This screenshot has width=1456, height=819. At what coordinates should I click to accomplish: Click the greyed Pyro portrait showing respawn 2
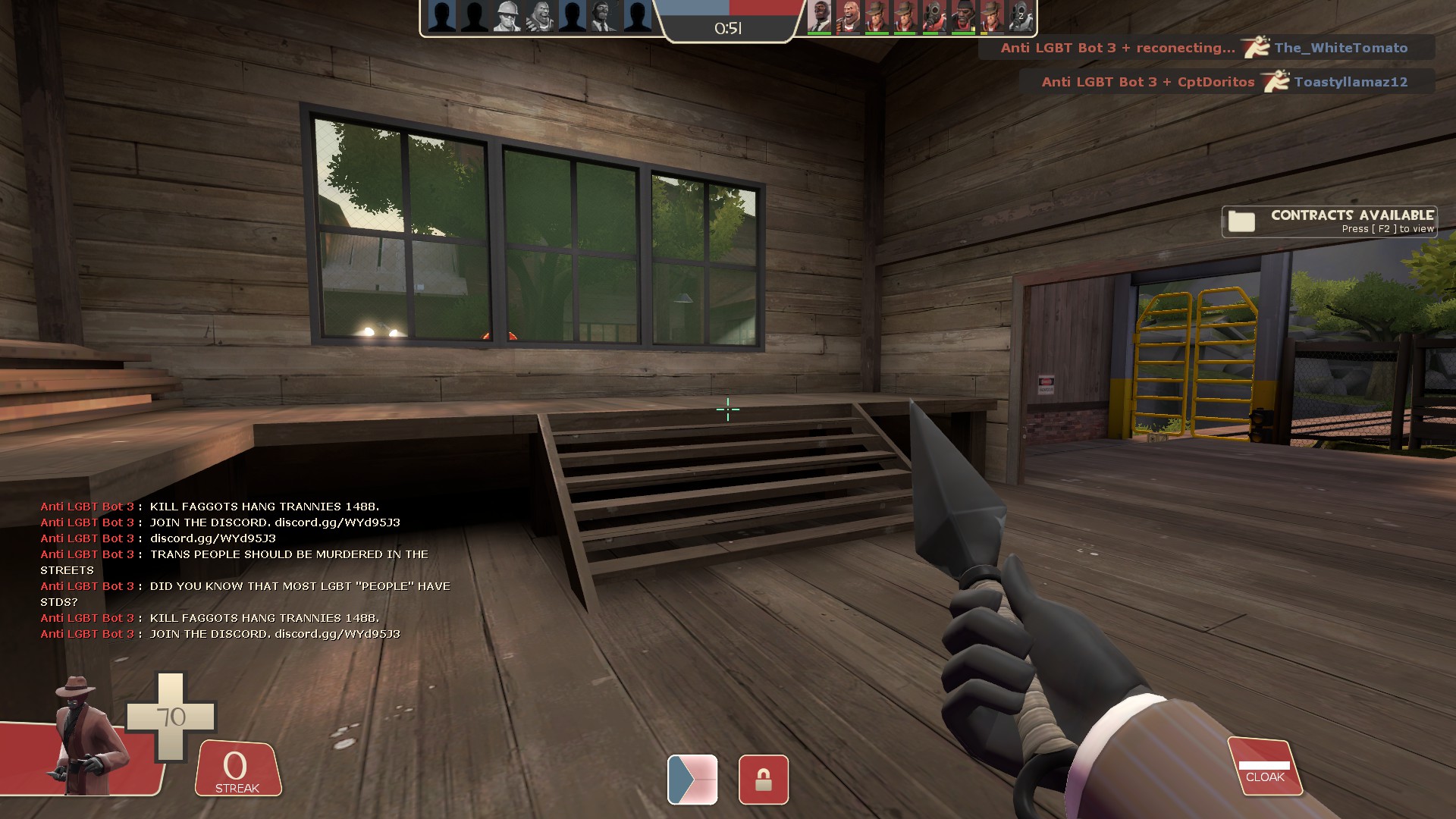click(x=1021, y=16)
